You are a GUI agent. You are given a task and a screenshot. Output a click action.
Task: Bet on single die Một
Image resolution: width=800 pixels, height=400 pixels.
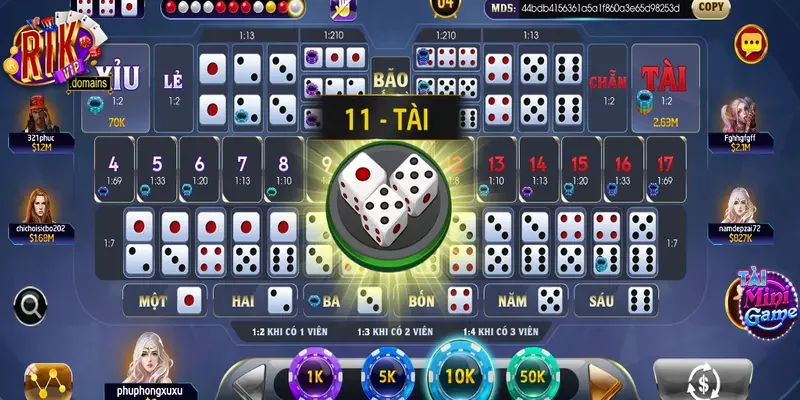(163, 299)
